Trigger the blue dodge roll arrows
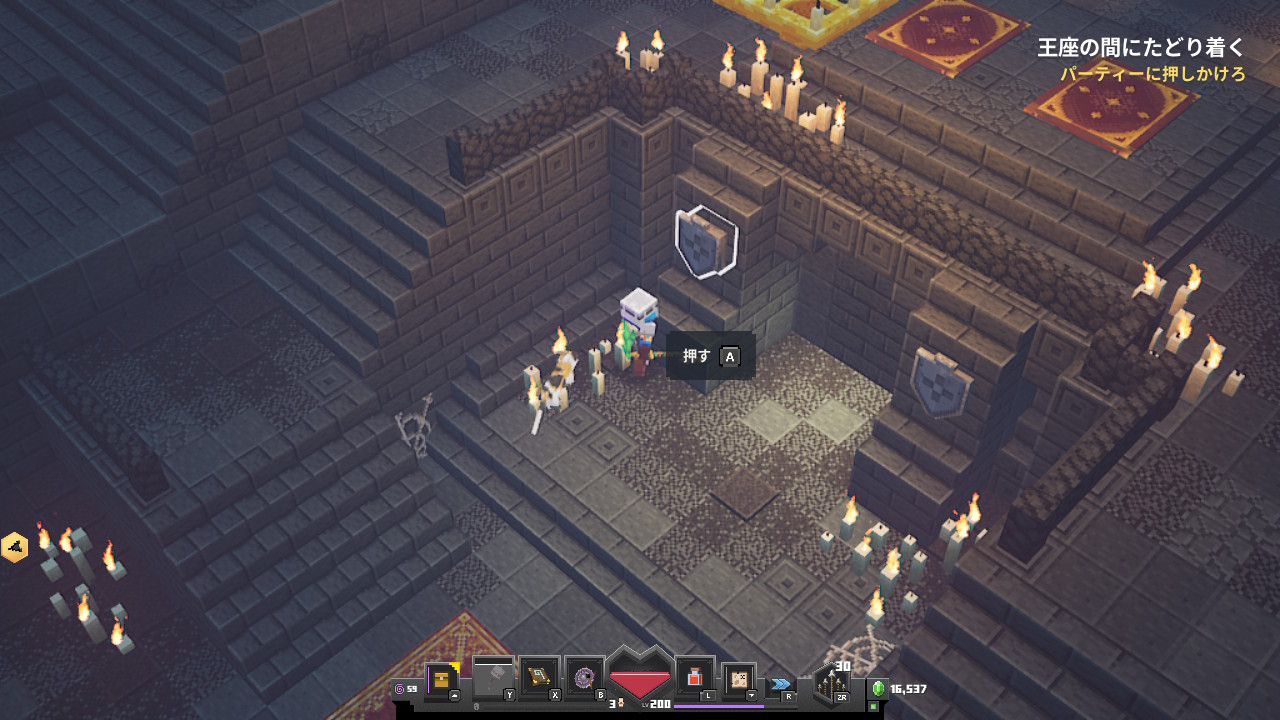Viewport: 1280px width, 720px height. pos(780,684)
